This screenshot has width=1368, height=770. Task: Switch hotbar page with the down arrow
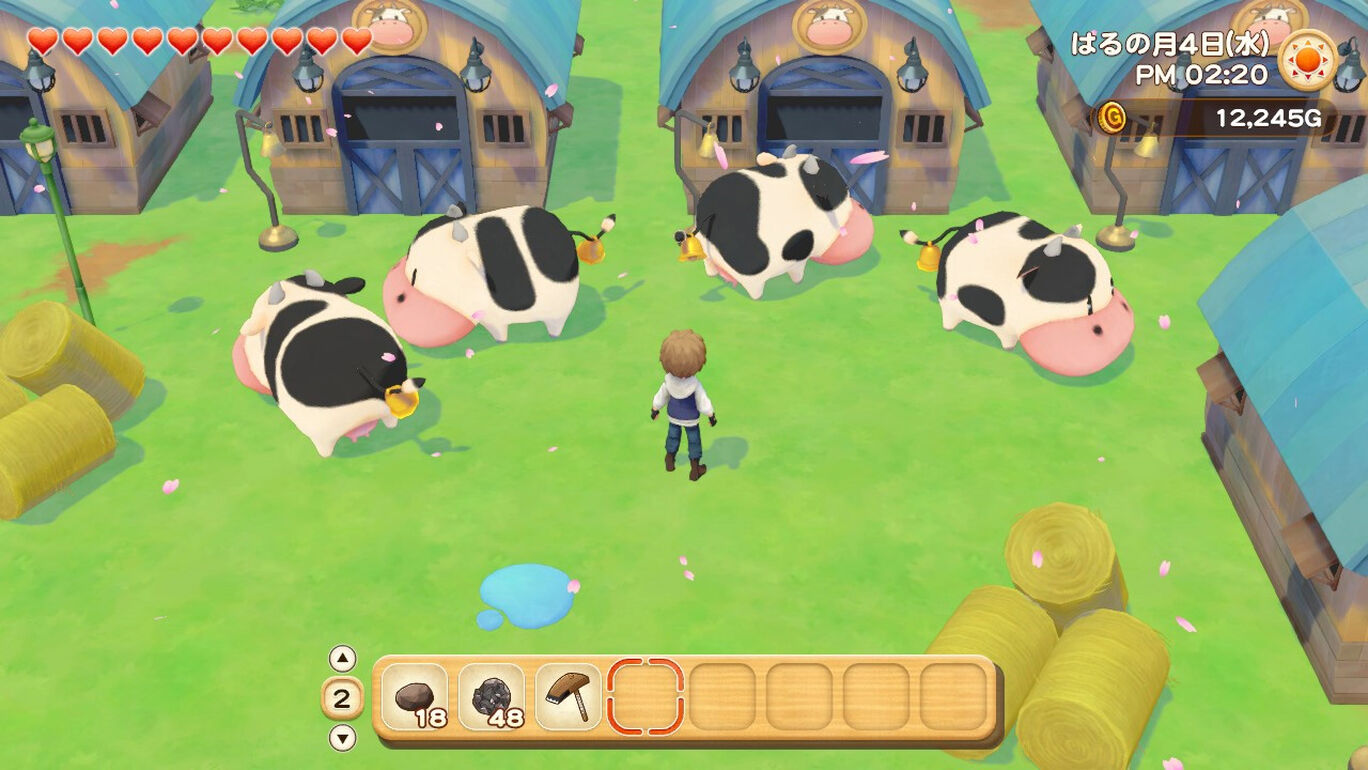coord(342,738)
